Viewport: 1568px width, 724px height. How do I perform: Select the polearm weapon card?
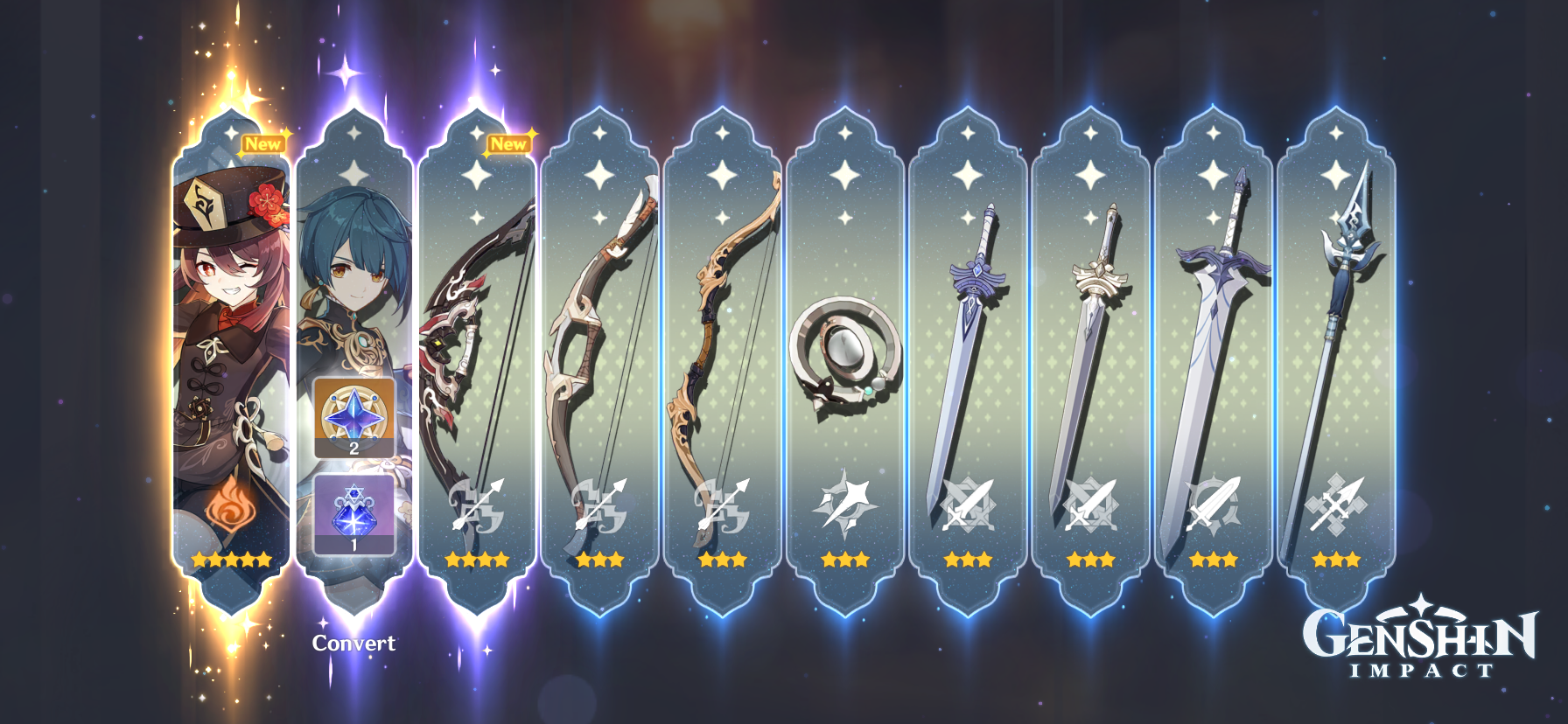(x=1334, y=350)
